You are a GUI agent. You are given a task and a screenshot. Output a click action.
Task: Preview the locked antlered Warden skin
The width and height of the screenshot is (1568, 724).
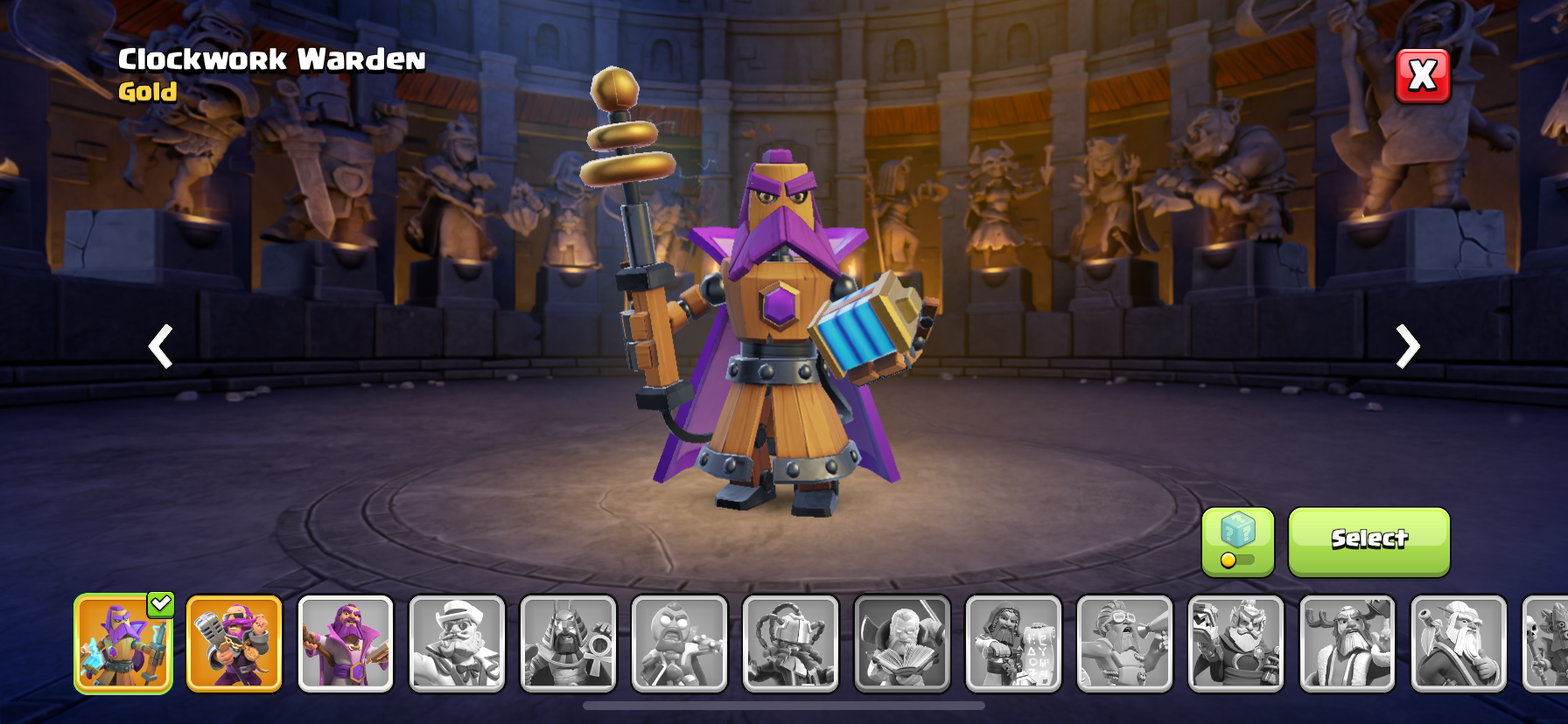(x=1347, y=644)
